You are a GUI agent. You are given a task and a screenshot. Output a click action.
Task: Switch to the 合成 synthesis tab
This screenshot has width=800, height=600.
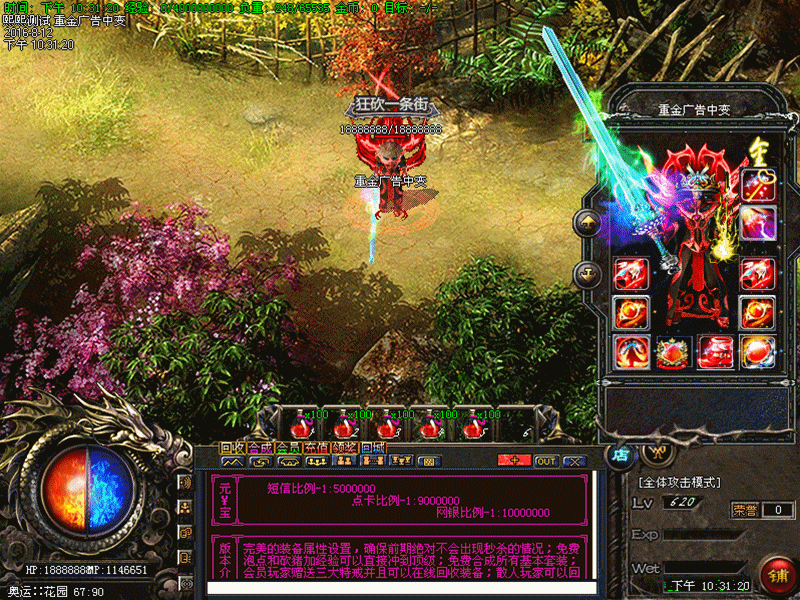tap(260, 448)
